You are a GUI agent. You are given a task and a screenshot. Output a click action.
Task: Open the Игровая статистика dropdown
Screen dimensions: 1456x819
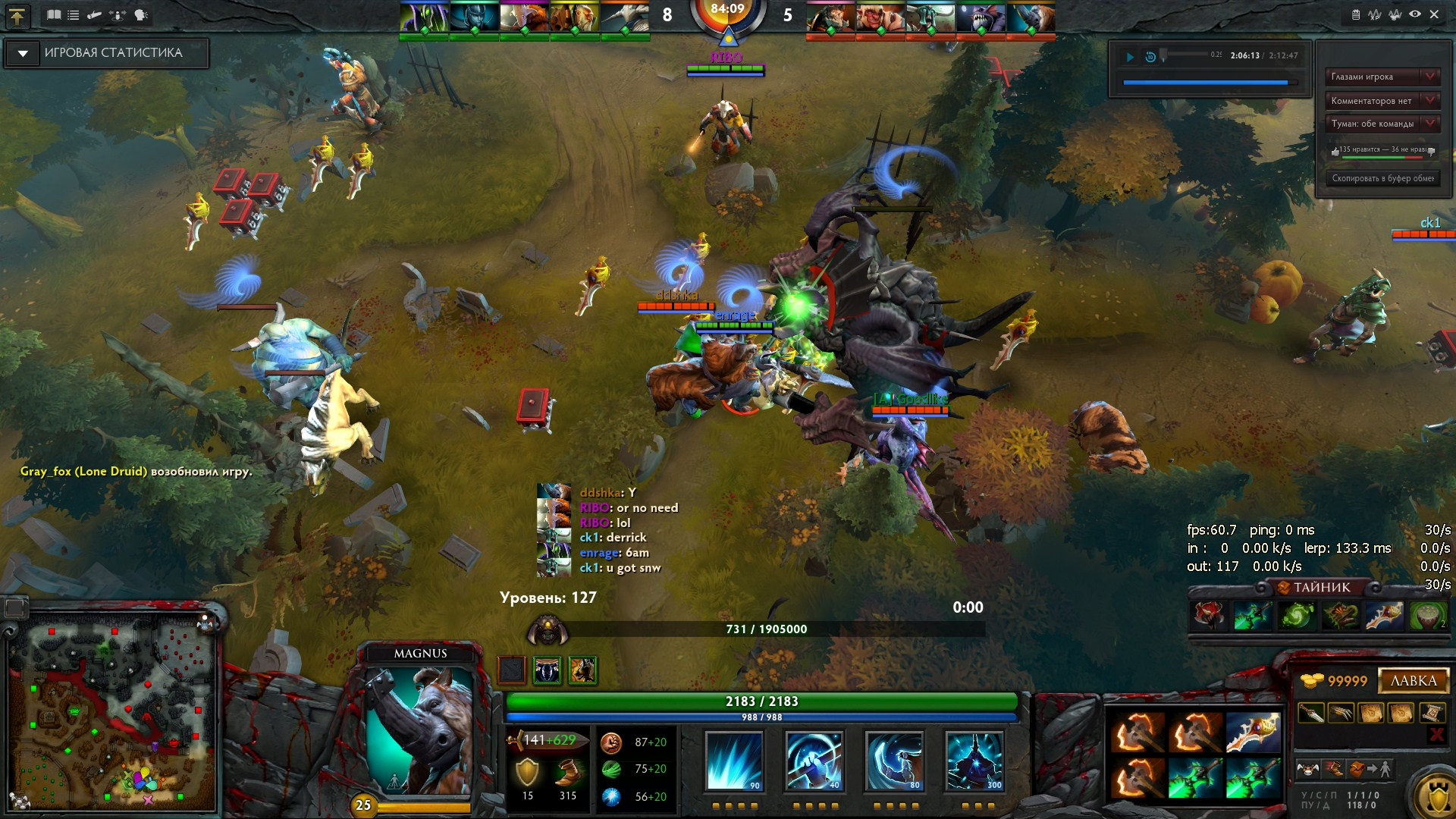23,53
